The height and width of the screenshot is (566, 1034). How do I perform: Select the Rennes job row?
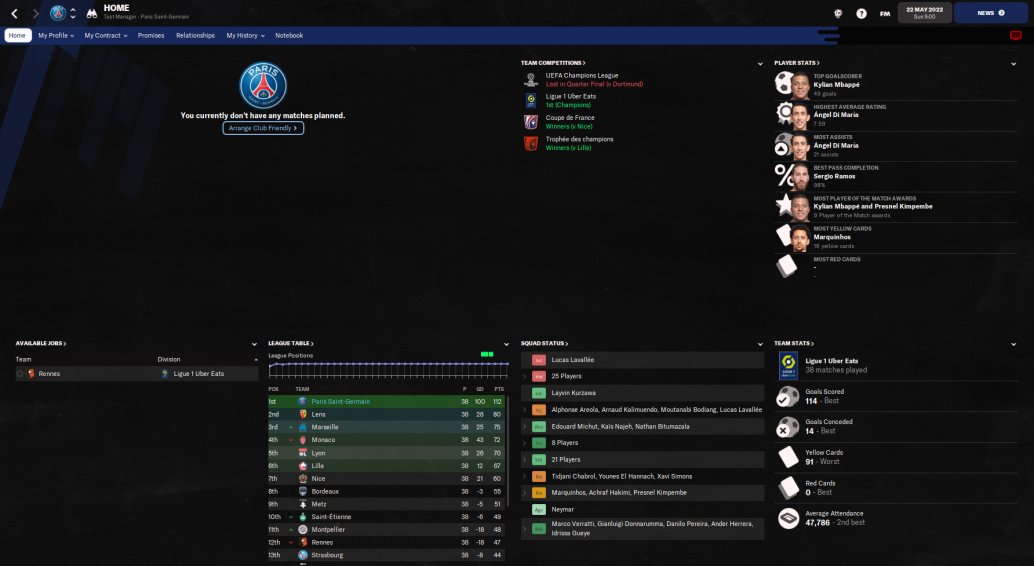pos(48,373)
